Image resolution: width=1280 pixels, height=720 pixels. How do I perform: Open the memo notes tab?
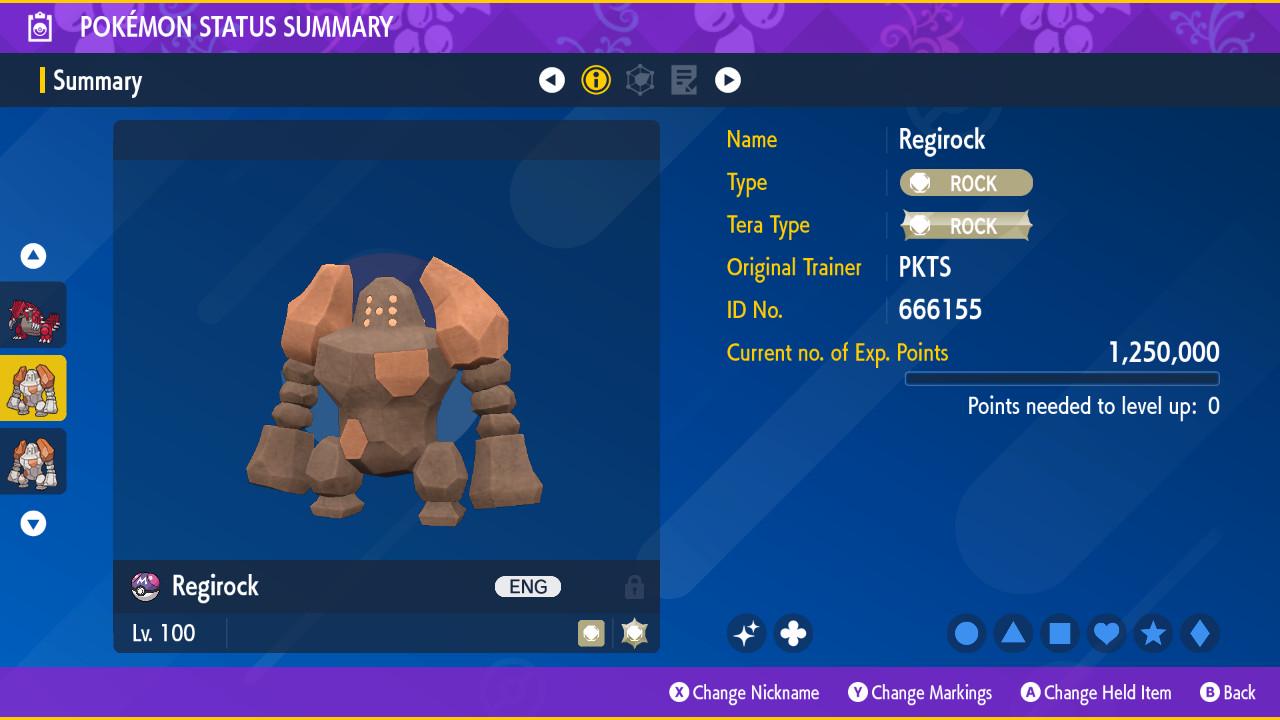684,80
